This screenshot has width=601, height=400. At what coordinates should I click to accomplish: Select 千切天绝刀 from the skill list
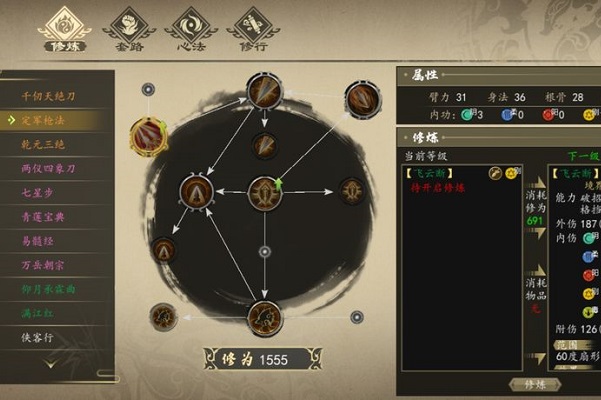(x=50, y=96)
